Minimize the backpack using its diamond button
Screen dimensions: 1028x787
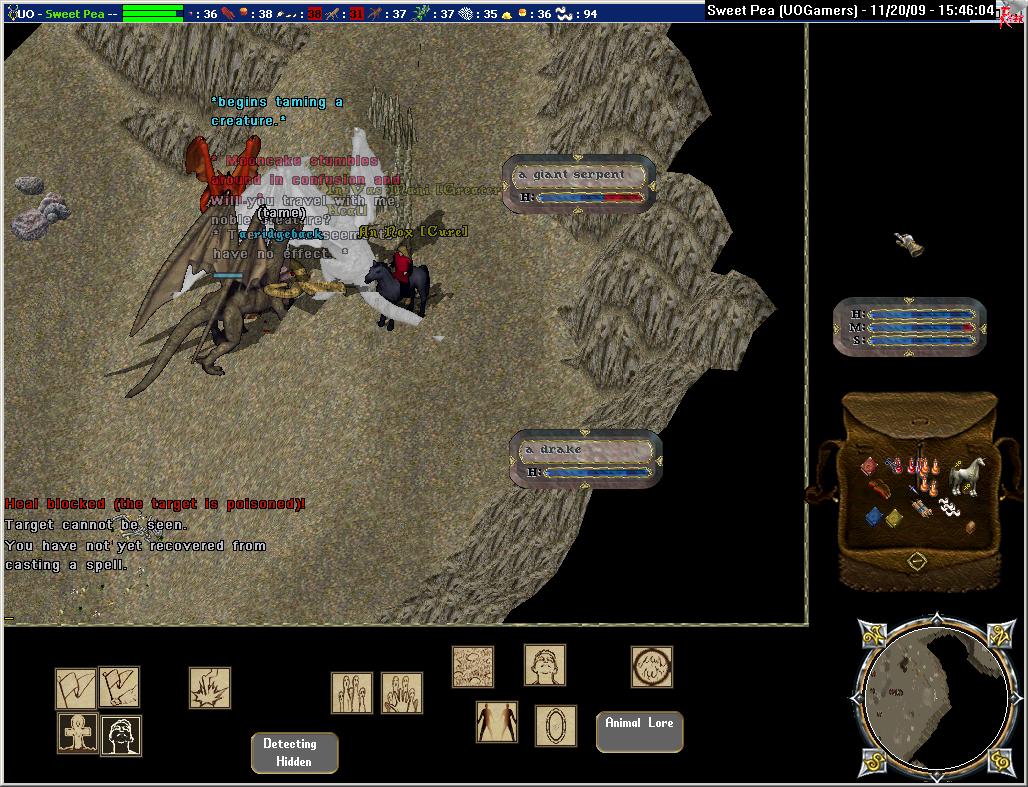(x=917, y=562)
